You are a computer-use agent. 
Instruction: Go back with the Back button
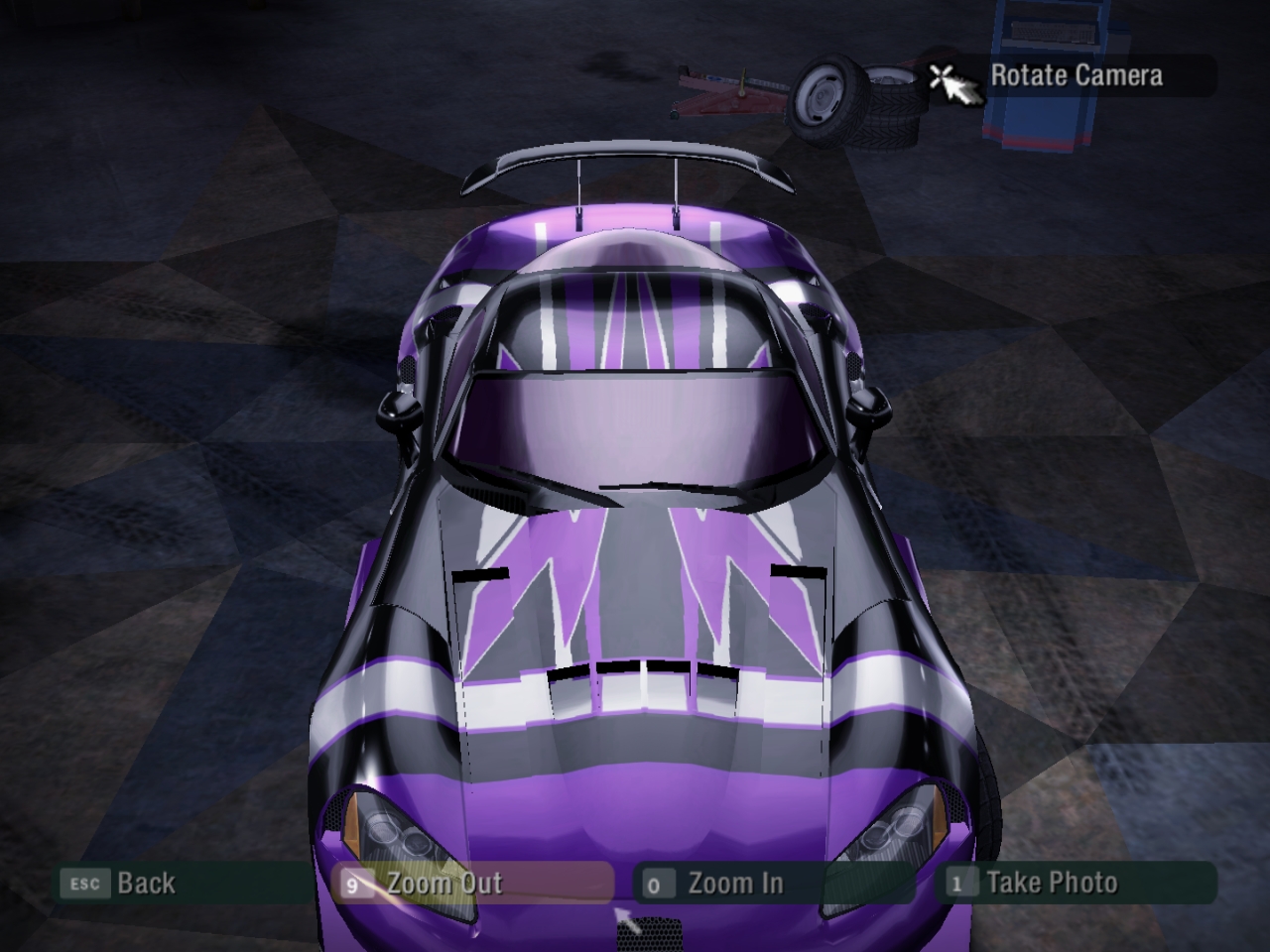(144, 883)
